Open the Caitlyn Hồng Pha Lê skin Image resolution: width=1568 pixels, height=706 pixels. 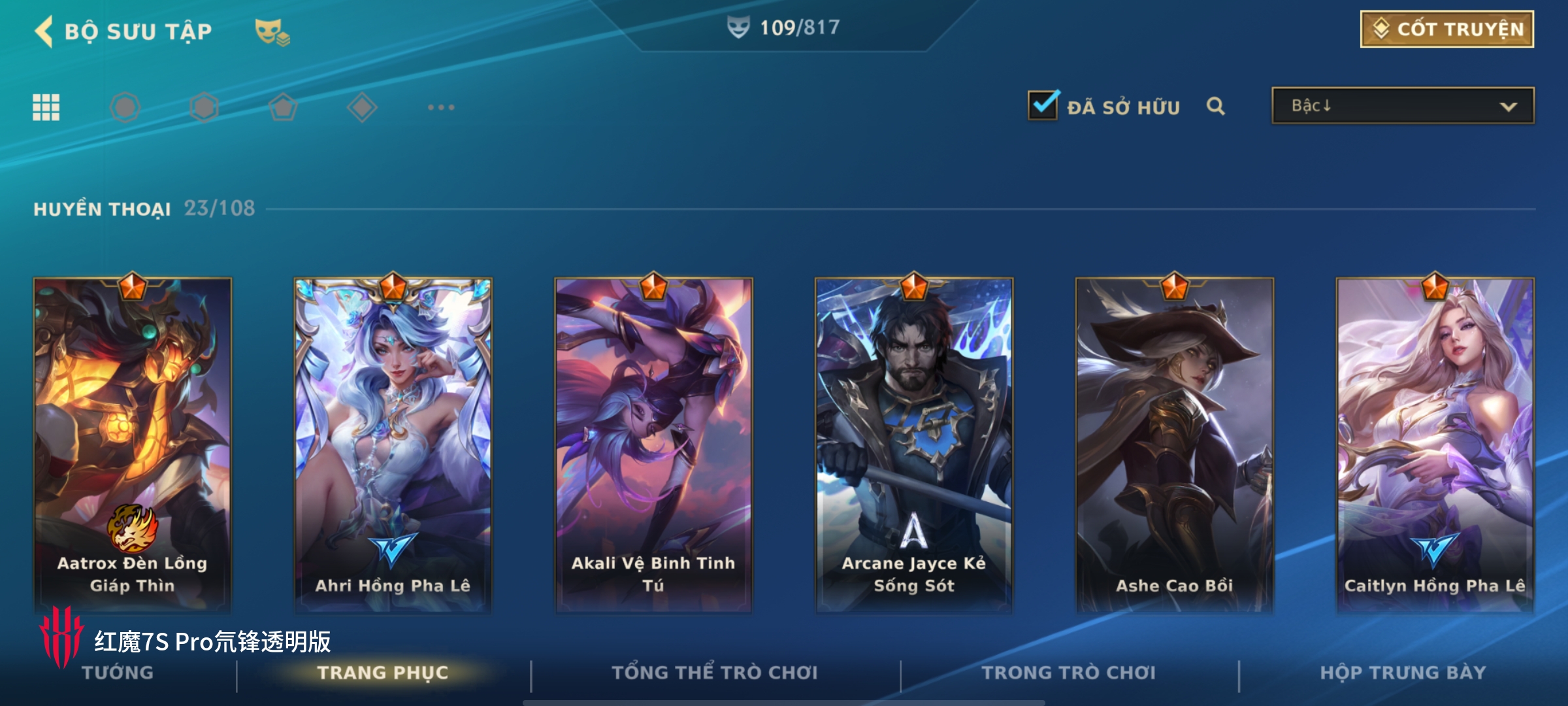(x=1435, y=445)
